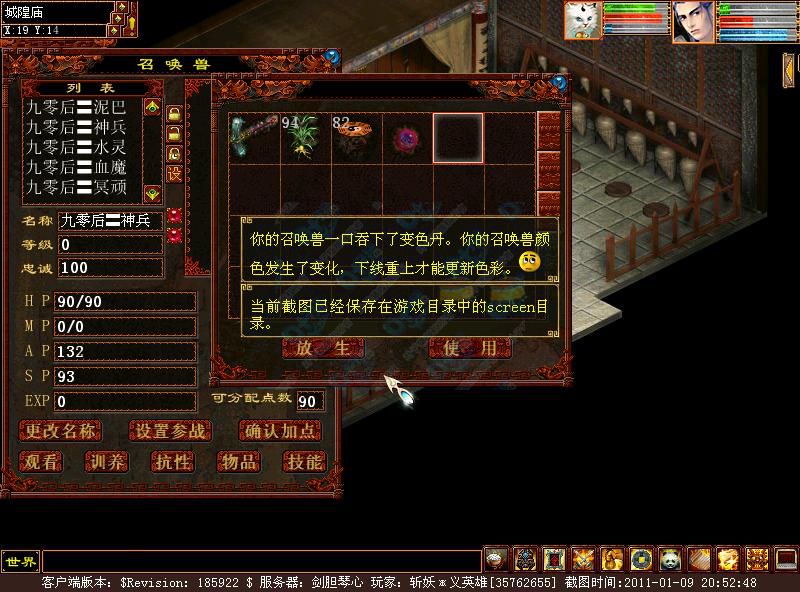Open the 技能 skills button
Viewport: 800px width, 592px height.
[x=303, y=462]
